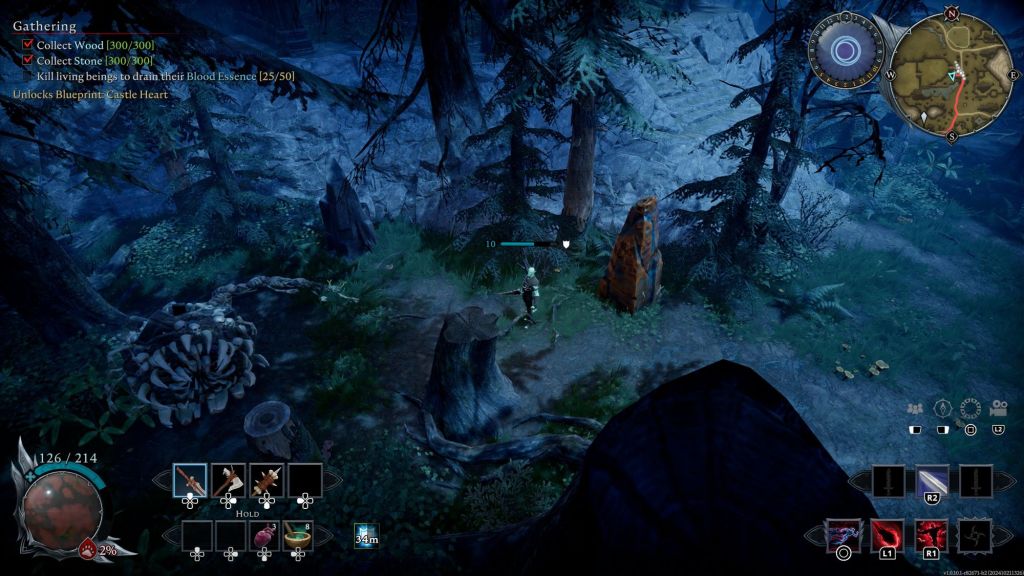Open the action wheel ring icon
This screenshot has height=576, width=1024.
[969, 408]
